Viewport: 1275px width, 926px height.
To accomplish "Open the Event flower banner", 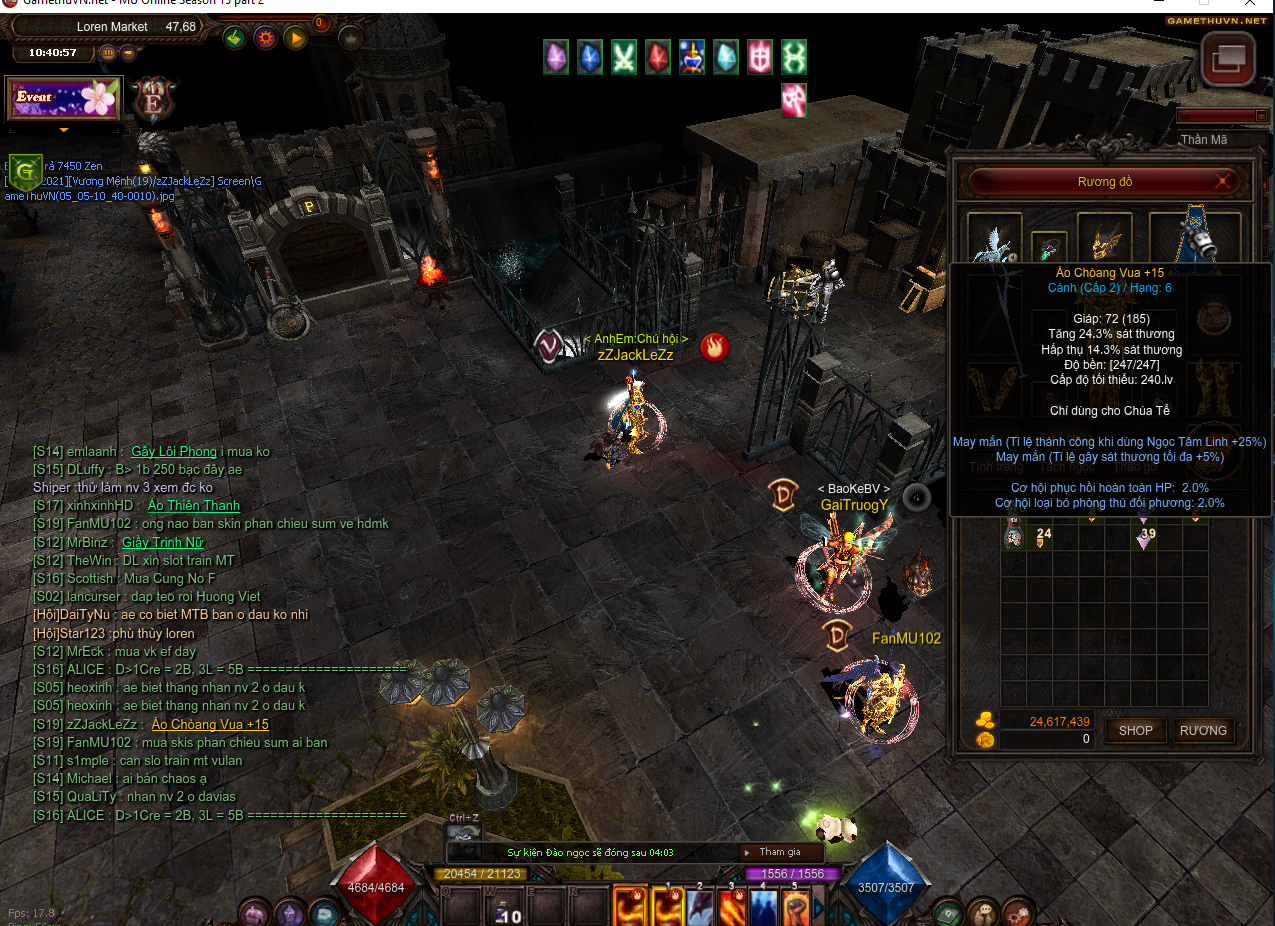I will click(x=64, y=98).
